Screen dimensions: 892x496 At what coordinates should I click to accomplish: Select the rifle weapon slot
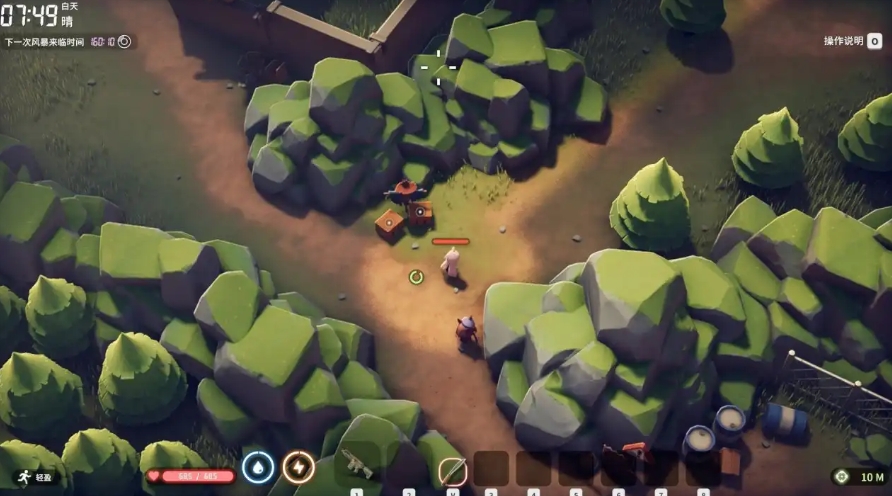pyautogui.click(x=357, y=466)
